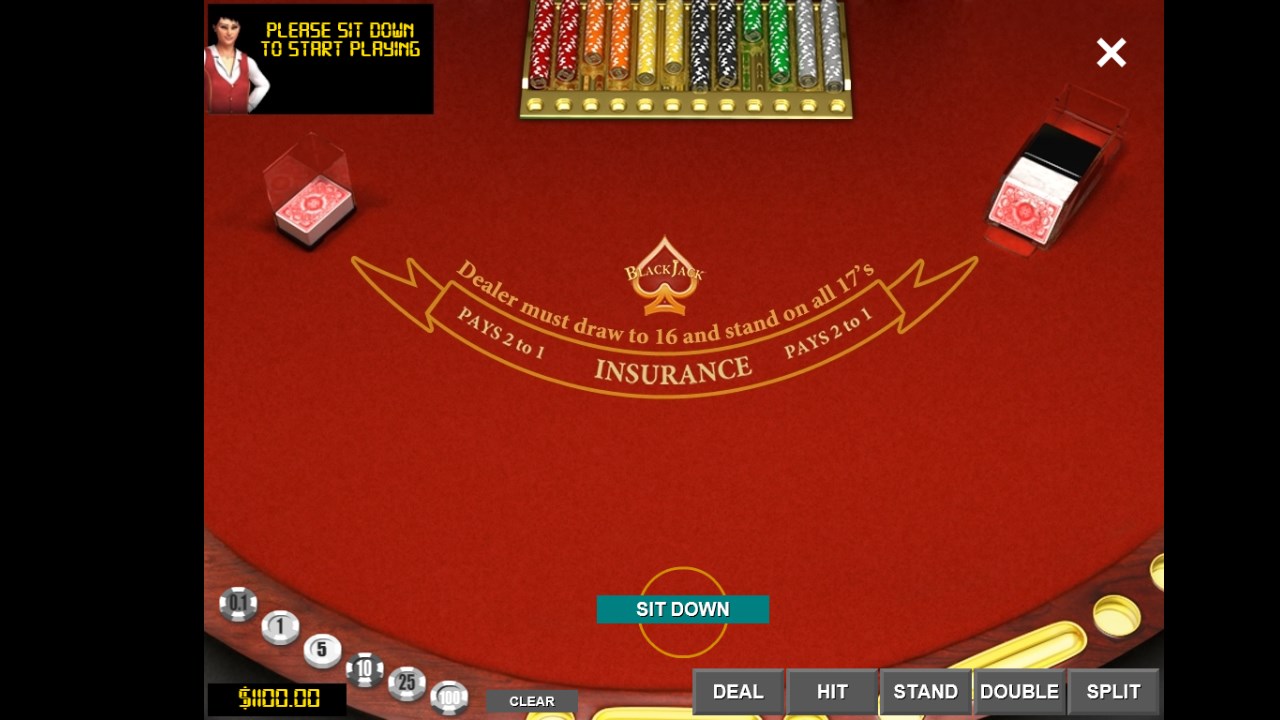This screenshot has height=720, width=1280.
Task: Click HIT to take a card
Action: [831, 691]
